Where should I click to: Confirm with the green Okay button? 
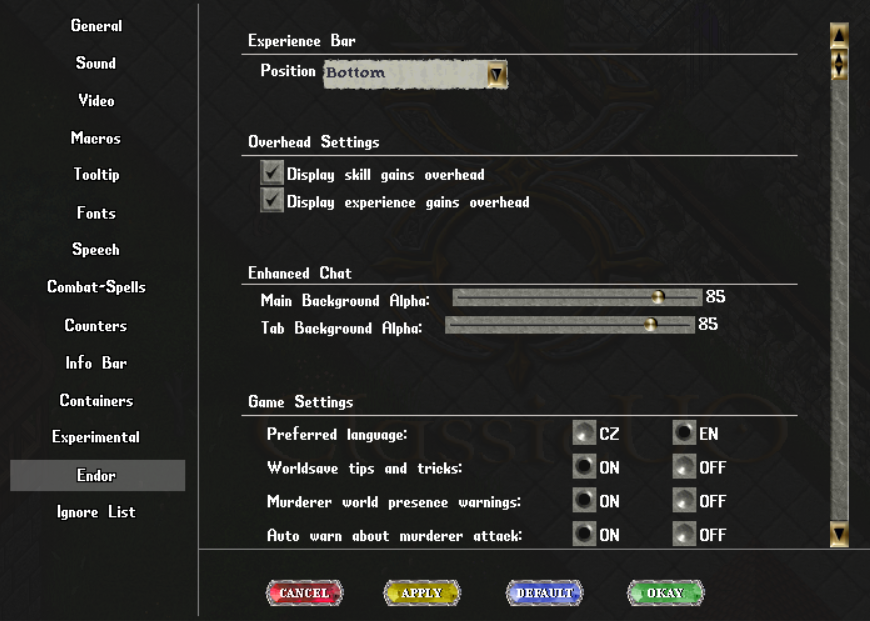point(665,593)
